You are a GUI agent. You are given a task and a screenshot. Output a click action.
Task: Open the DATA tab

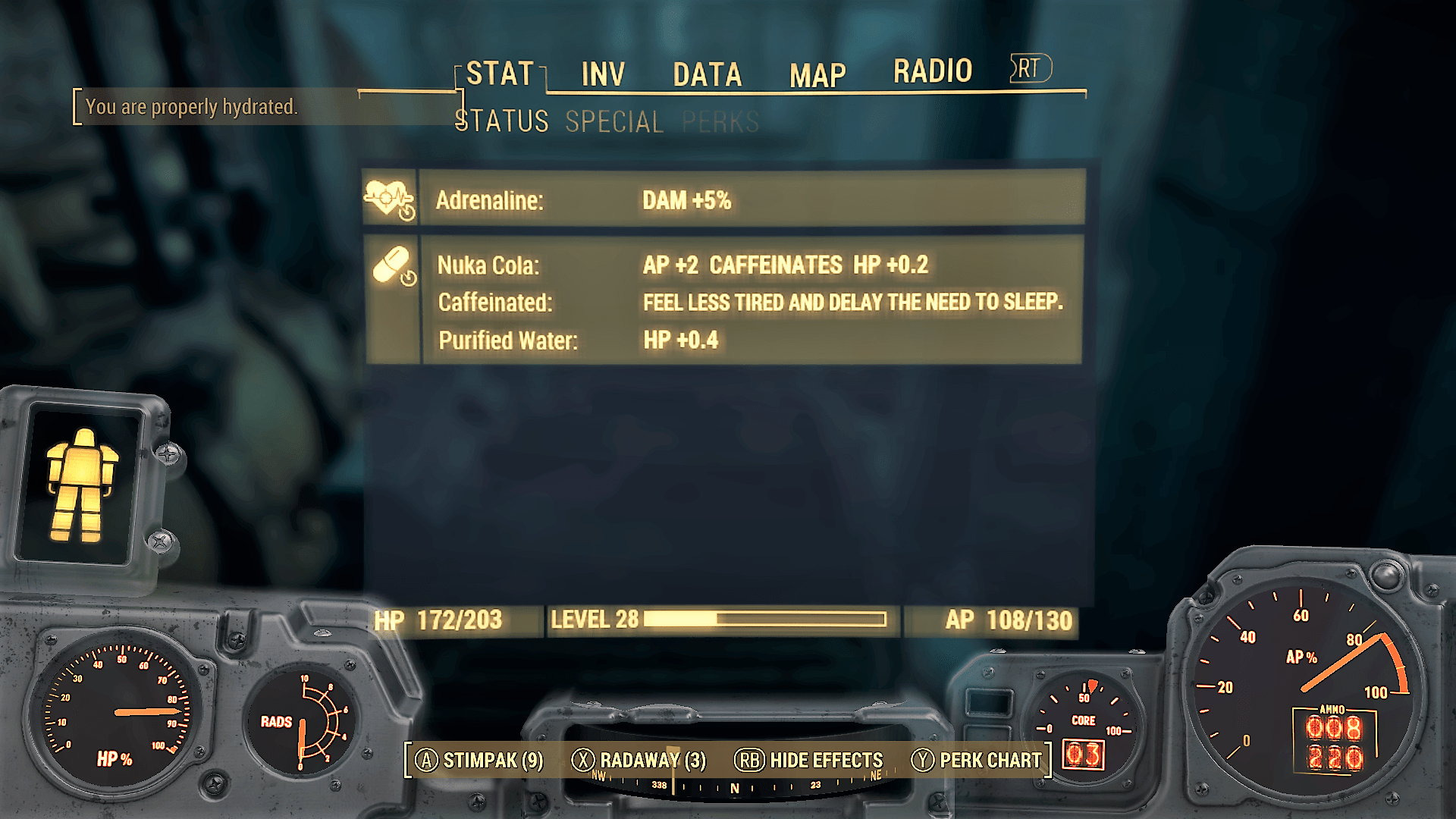[x=707, y=74]
